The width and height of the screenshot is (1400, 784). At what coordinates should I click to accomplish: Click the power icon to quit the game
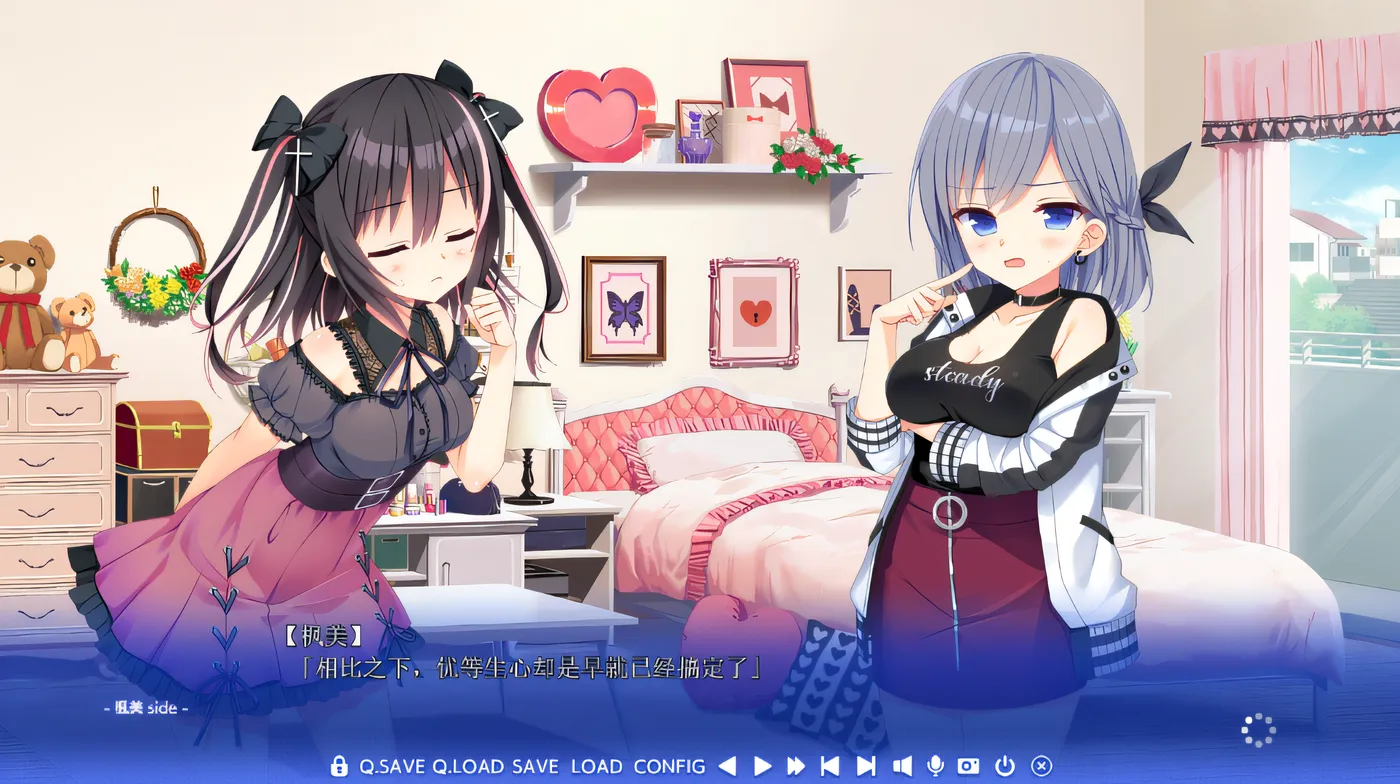click(1003, 765)
